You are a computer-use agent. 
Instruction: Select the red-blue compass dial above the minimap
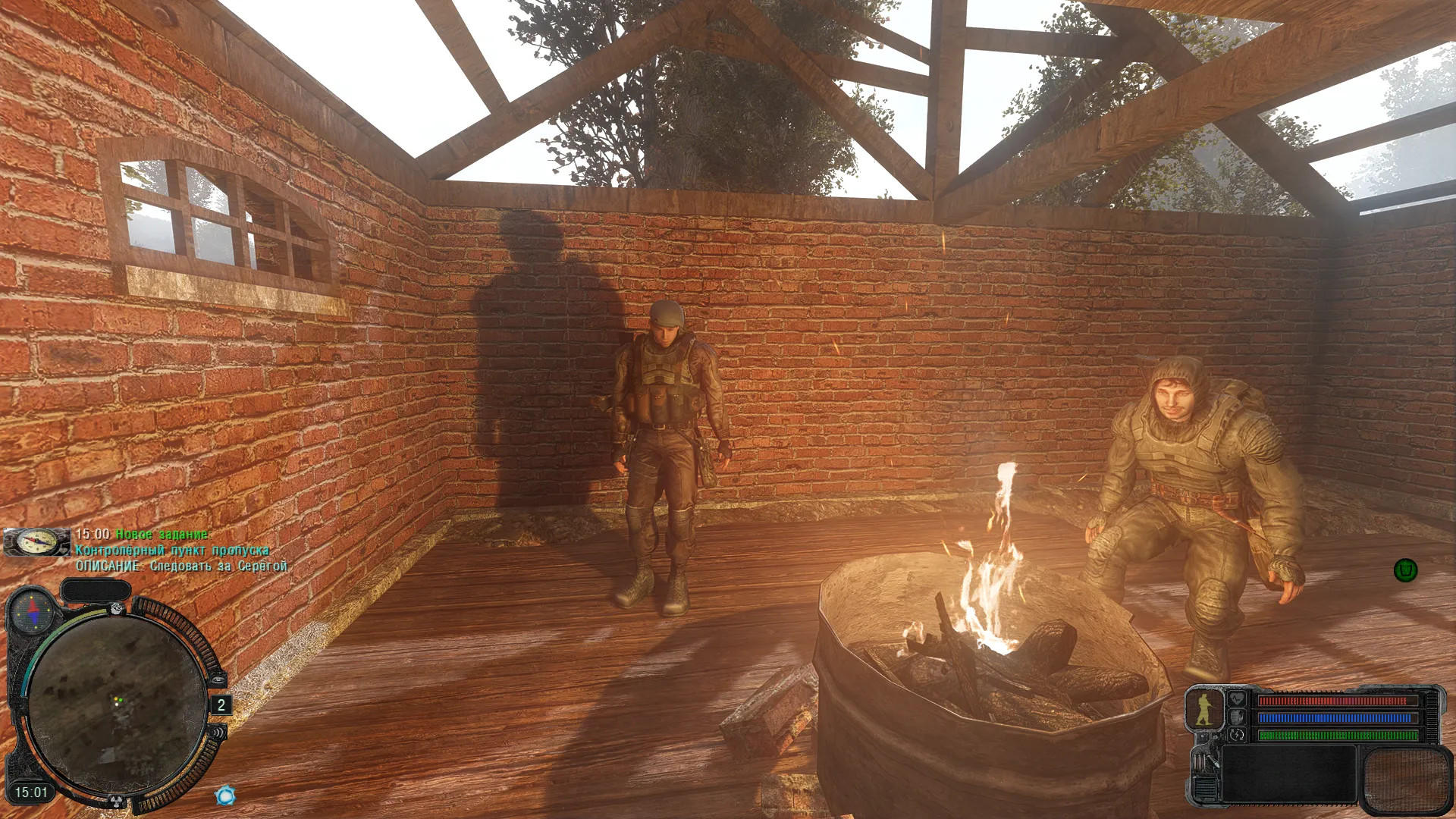pos(33,611)
